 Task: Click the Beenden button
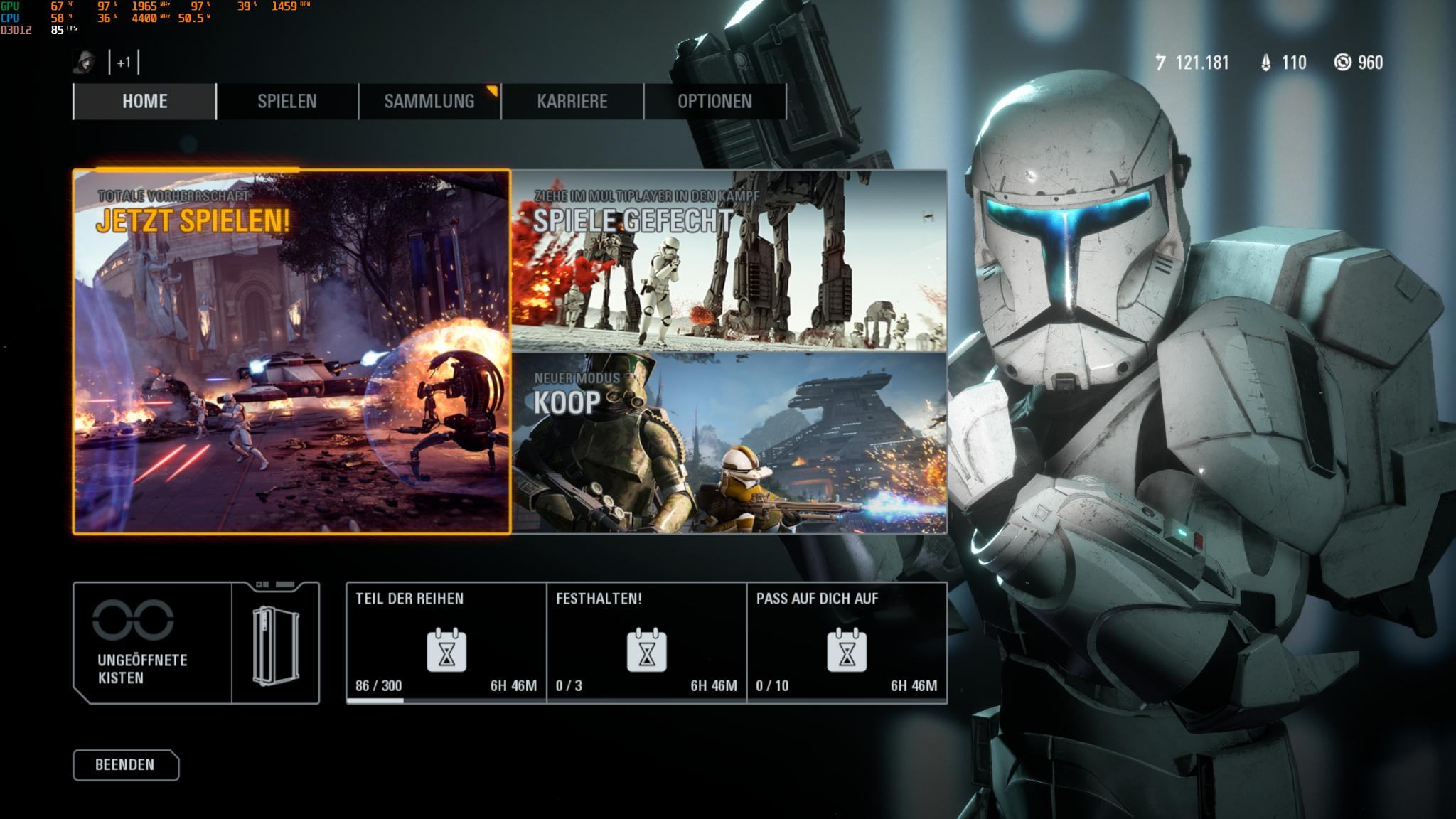(x=126, y=765)
